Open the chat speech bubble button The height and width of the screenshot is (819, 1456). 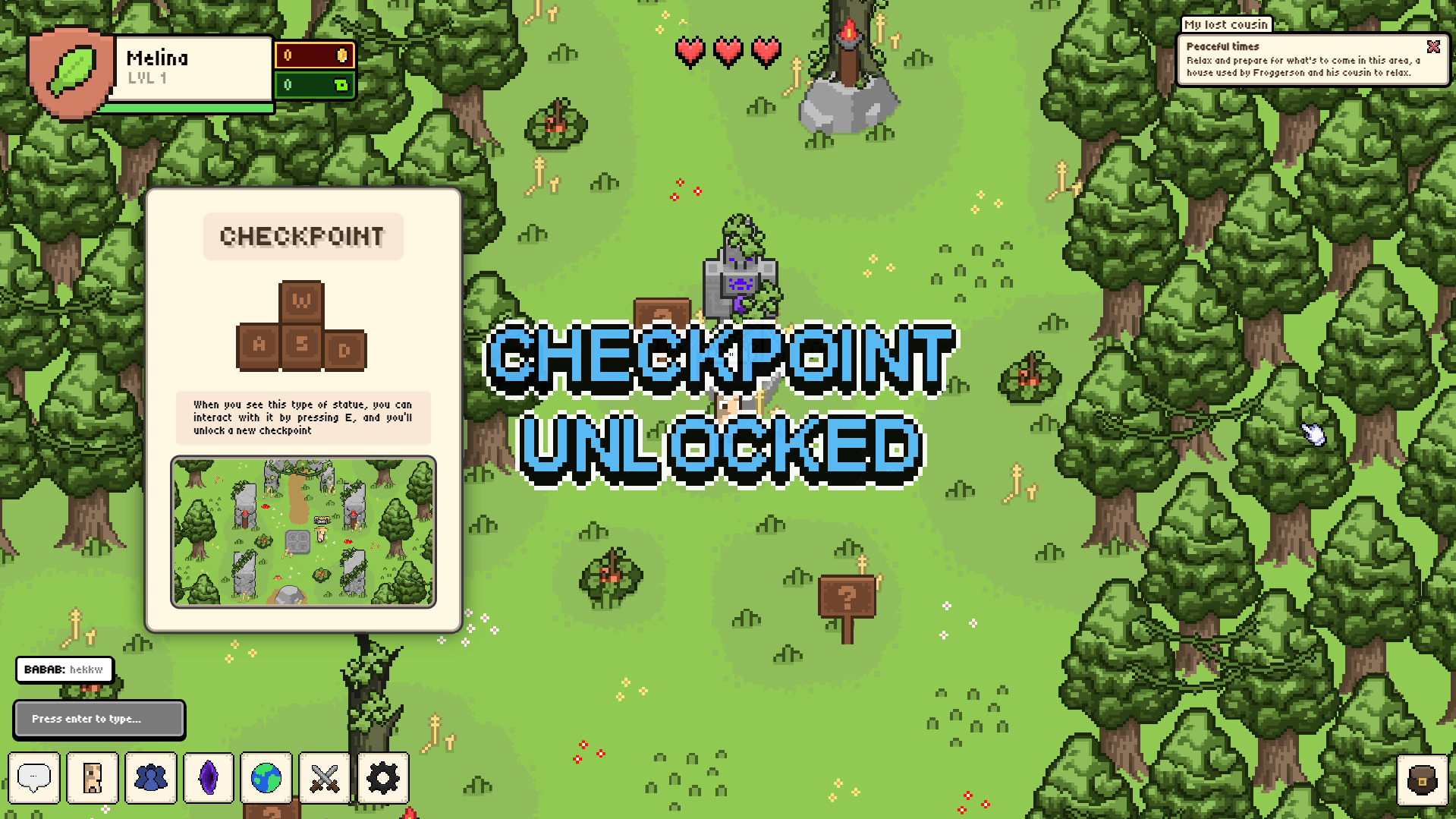pos(34,778)
